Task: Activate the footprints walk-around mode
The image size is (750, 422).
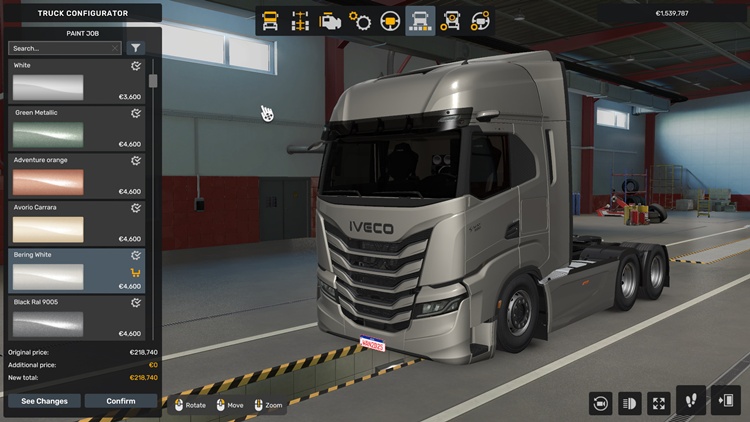Action: coord(691,401)
